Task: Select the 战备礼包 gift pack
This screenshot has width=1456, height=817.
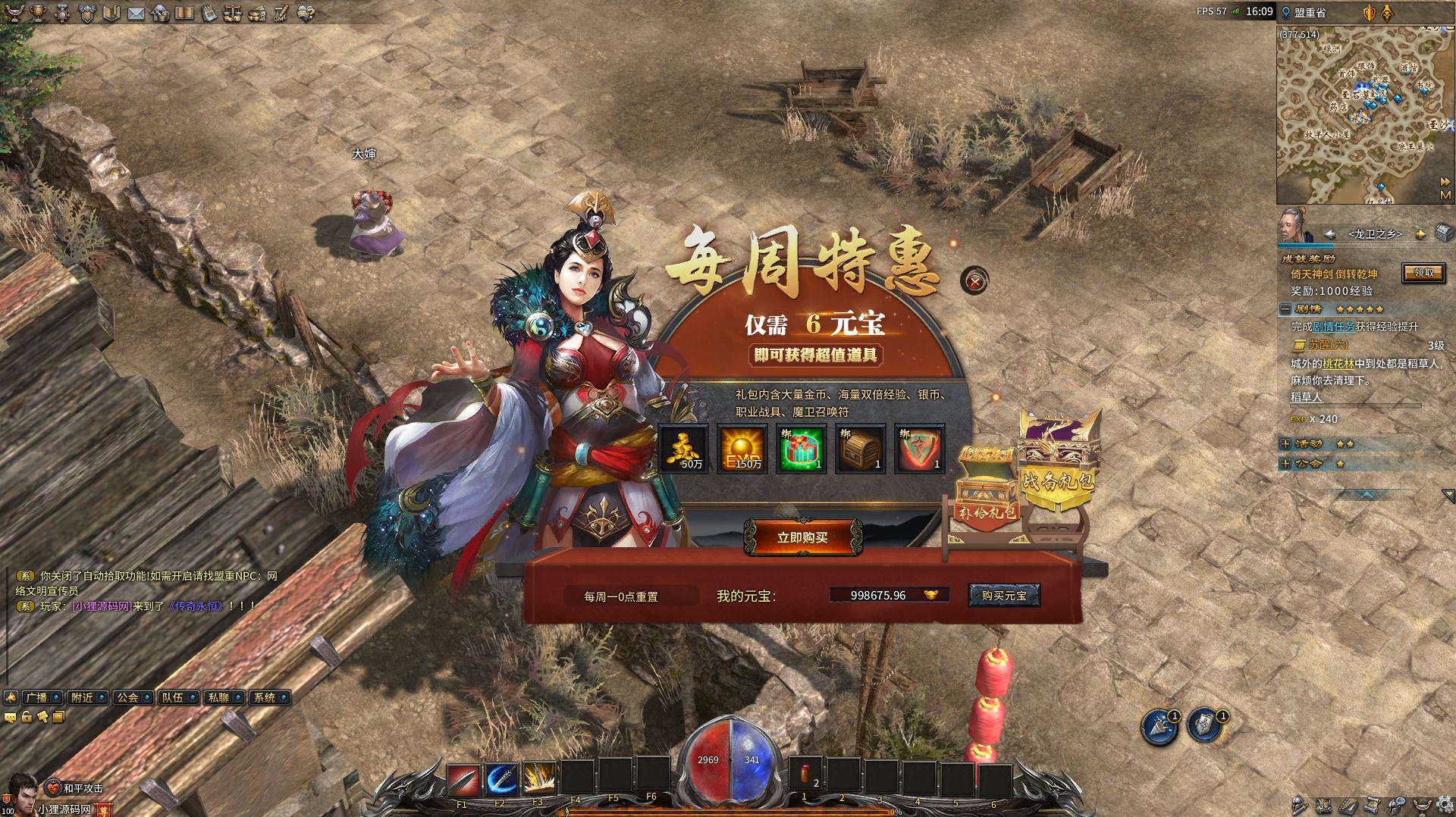Action: pyautogui.click(x=1057, y=459)
